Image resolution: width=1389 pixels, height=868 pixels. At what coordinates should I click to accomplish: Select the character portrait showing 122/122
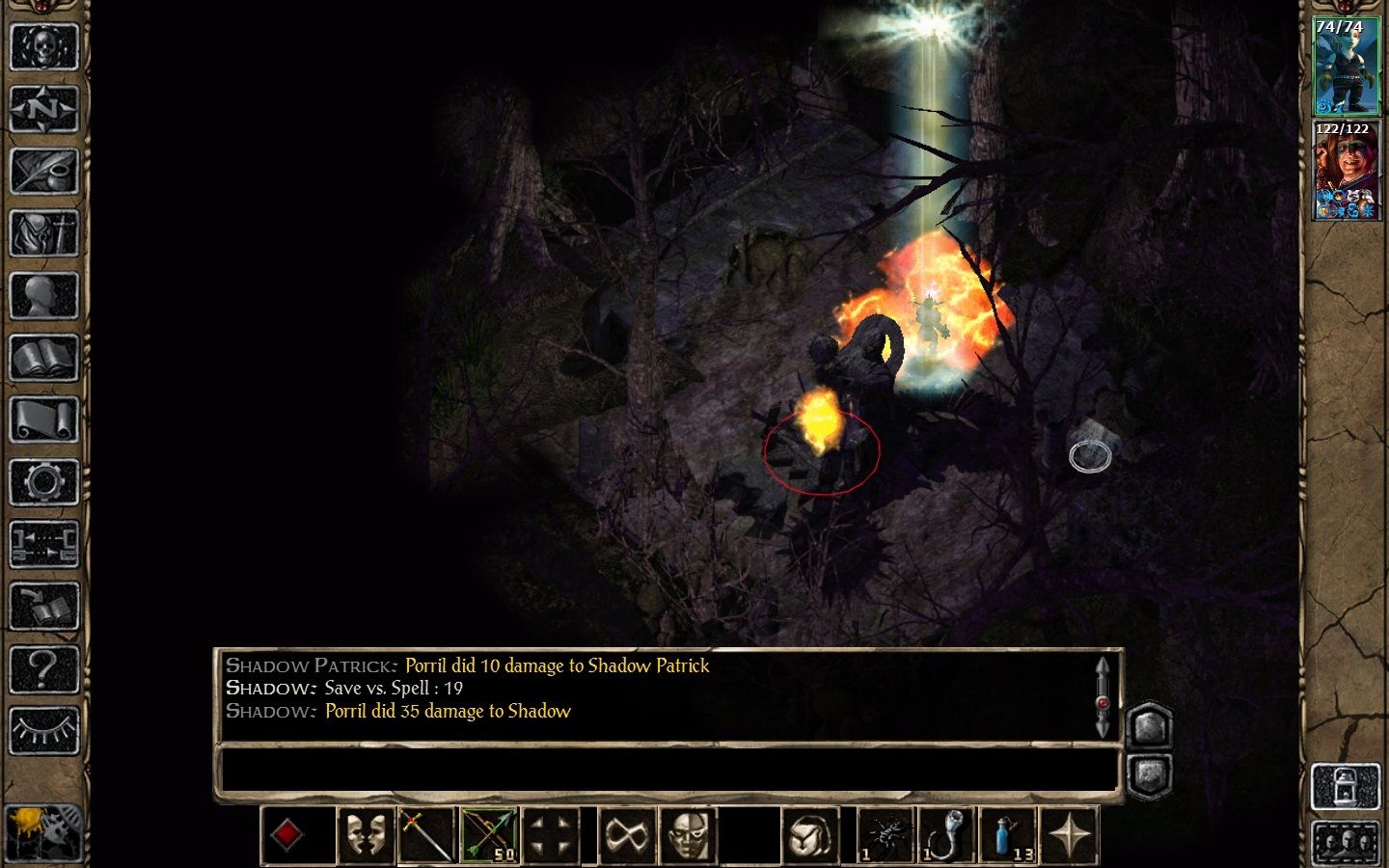click(1346, 172)
